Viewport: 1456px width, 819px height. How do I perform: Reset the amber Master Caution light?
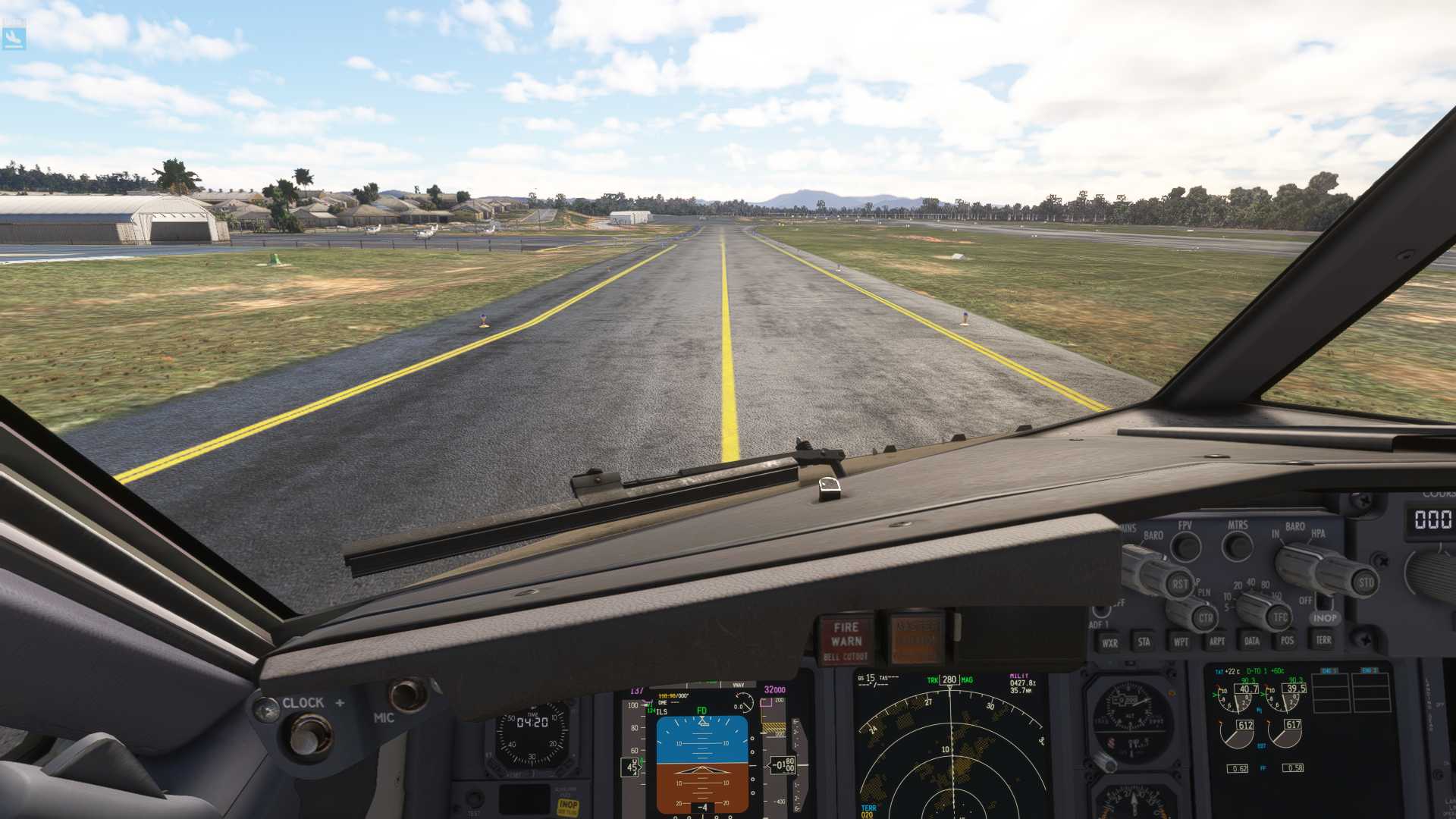917,639
